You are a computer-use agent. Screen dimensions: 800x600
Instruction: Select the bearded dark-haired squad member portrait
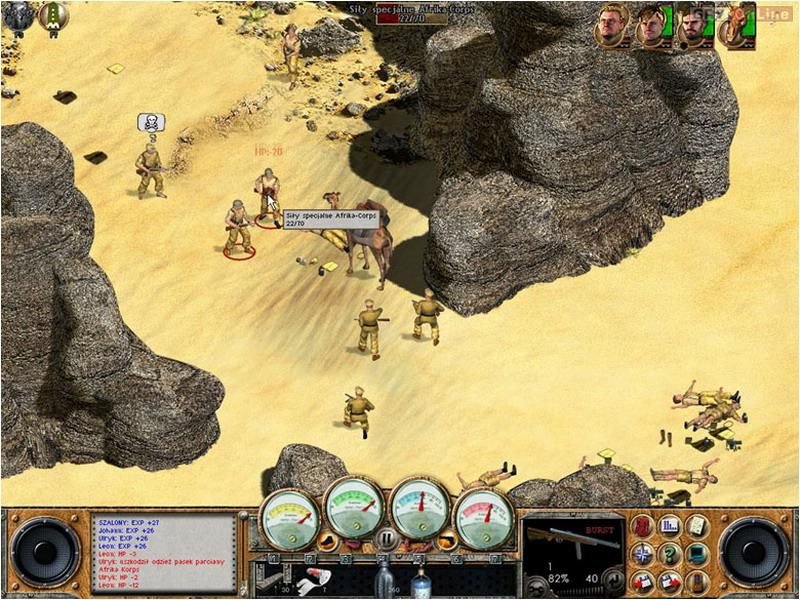pyautogui.click(x=690, y=26)
